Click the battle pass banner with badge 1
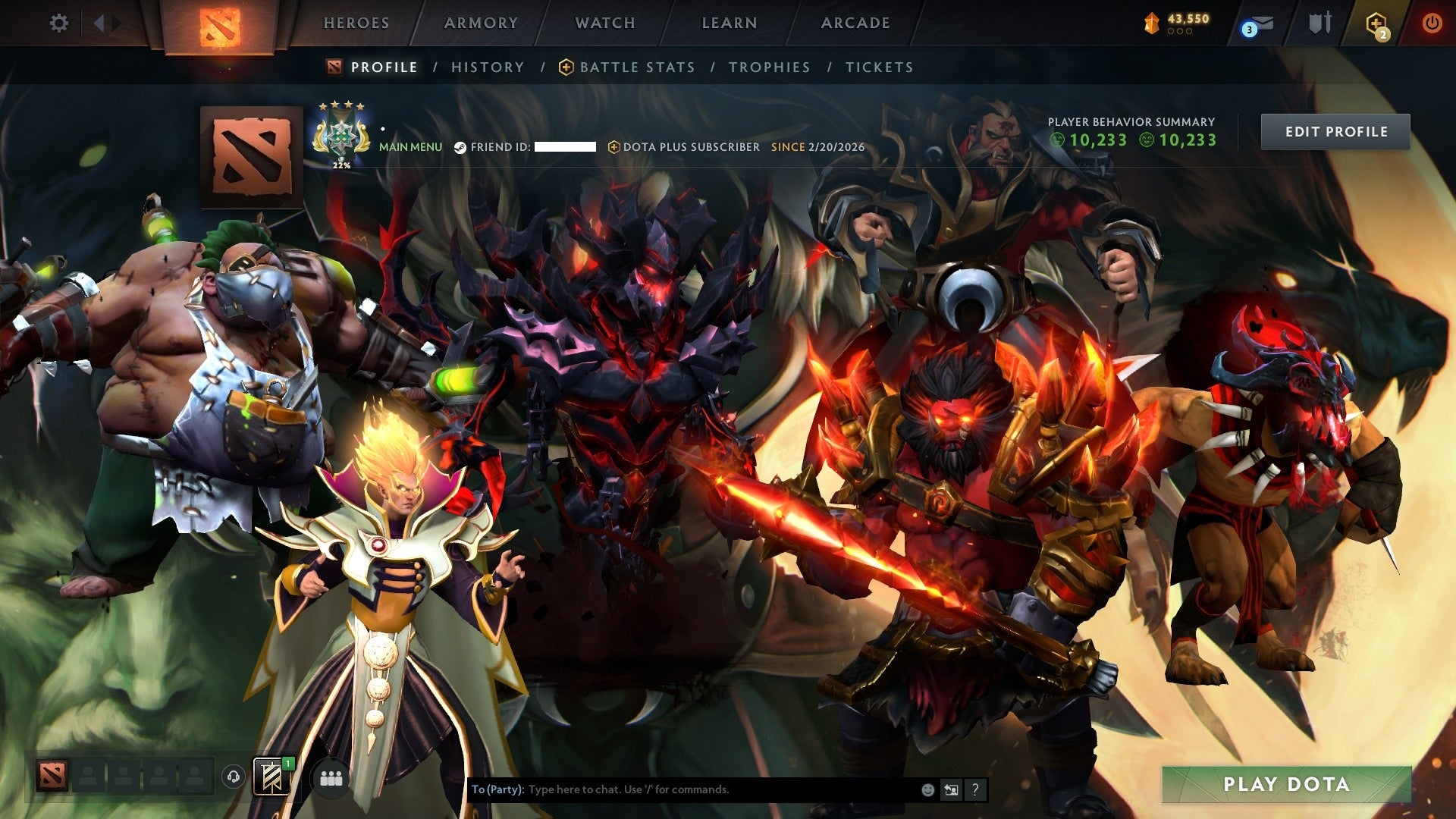 click(271, 776)
